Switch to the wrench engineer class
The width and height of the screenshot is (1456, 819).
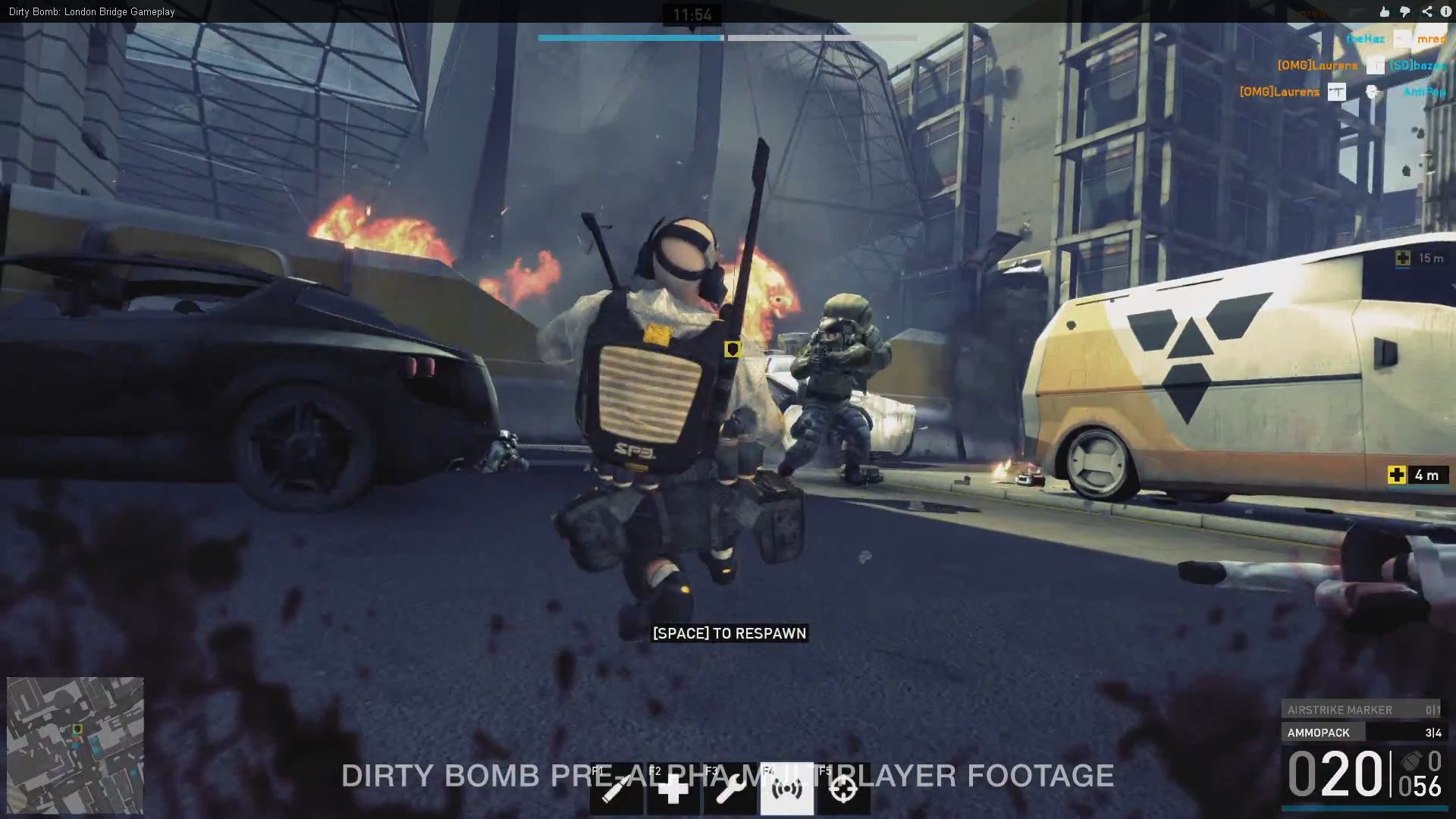coord(730,789)
